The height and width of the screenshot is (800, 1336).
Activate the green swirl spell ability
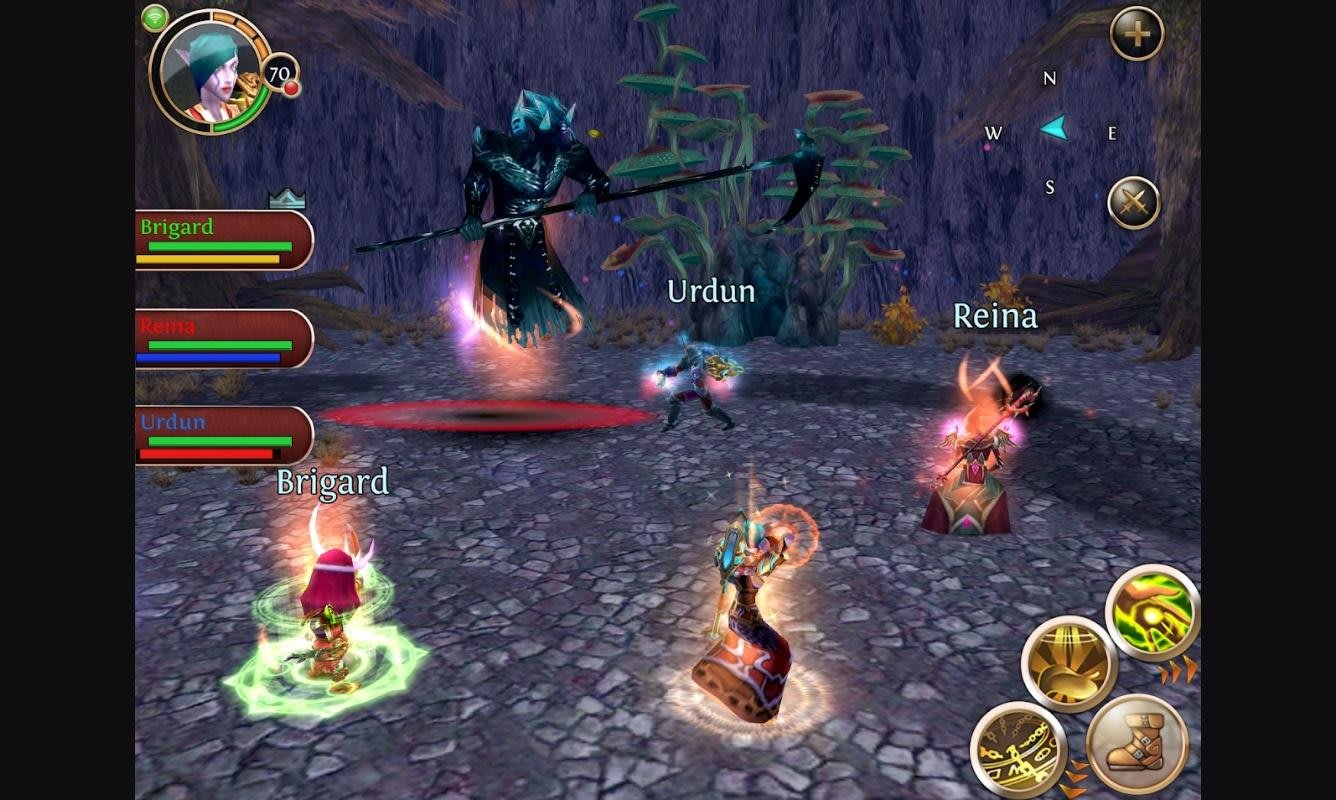(1152, 612)
